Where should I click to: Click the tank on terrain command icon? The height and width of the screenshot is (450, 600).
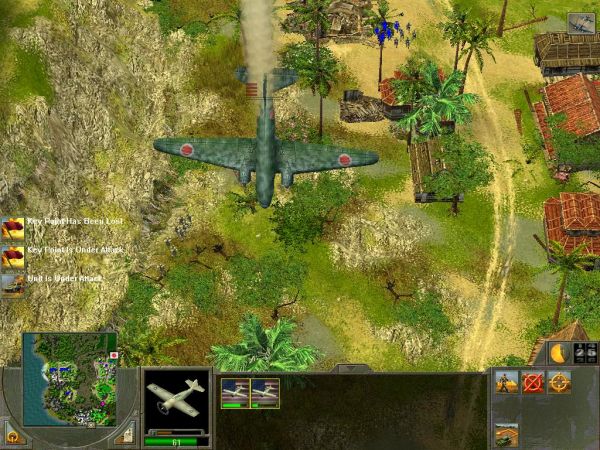[x=506, y=434]
